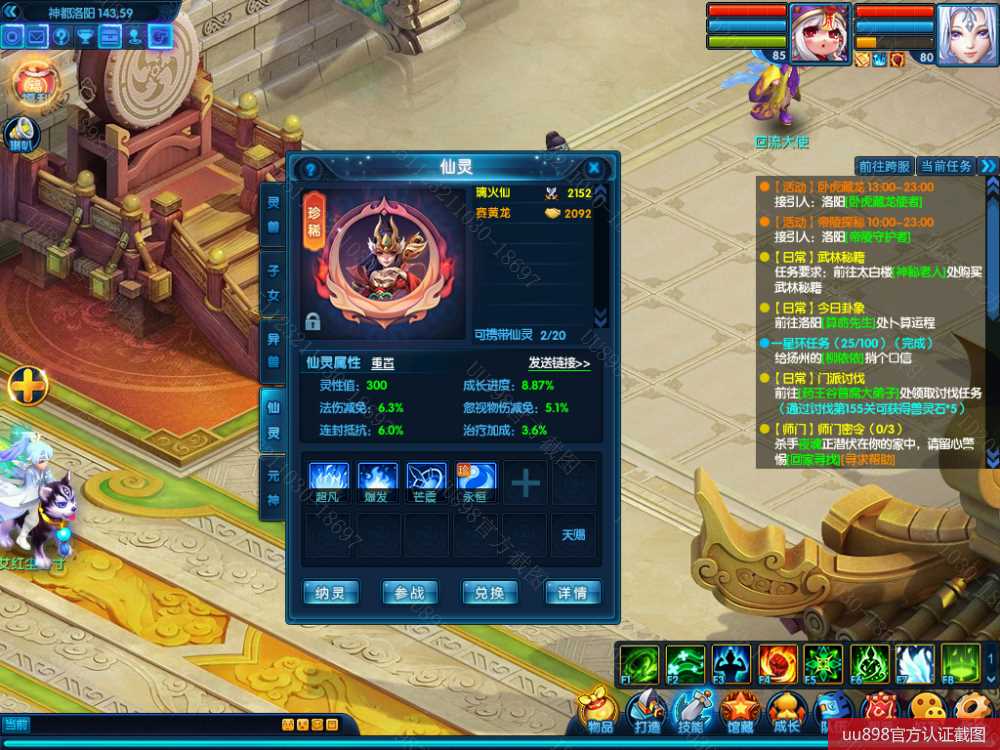Select the 永恒 spirit skill icon

click(476, 479)
